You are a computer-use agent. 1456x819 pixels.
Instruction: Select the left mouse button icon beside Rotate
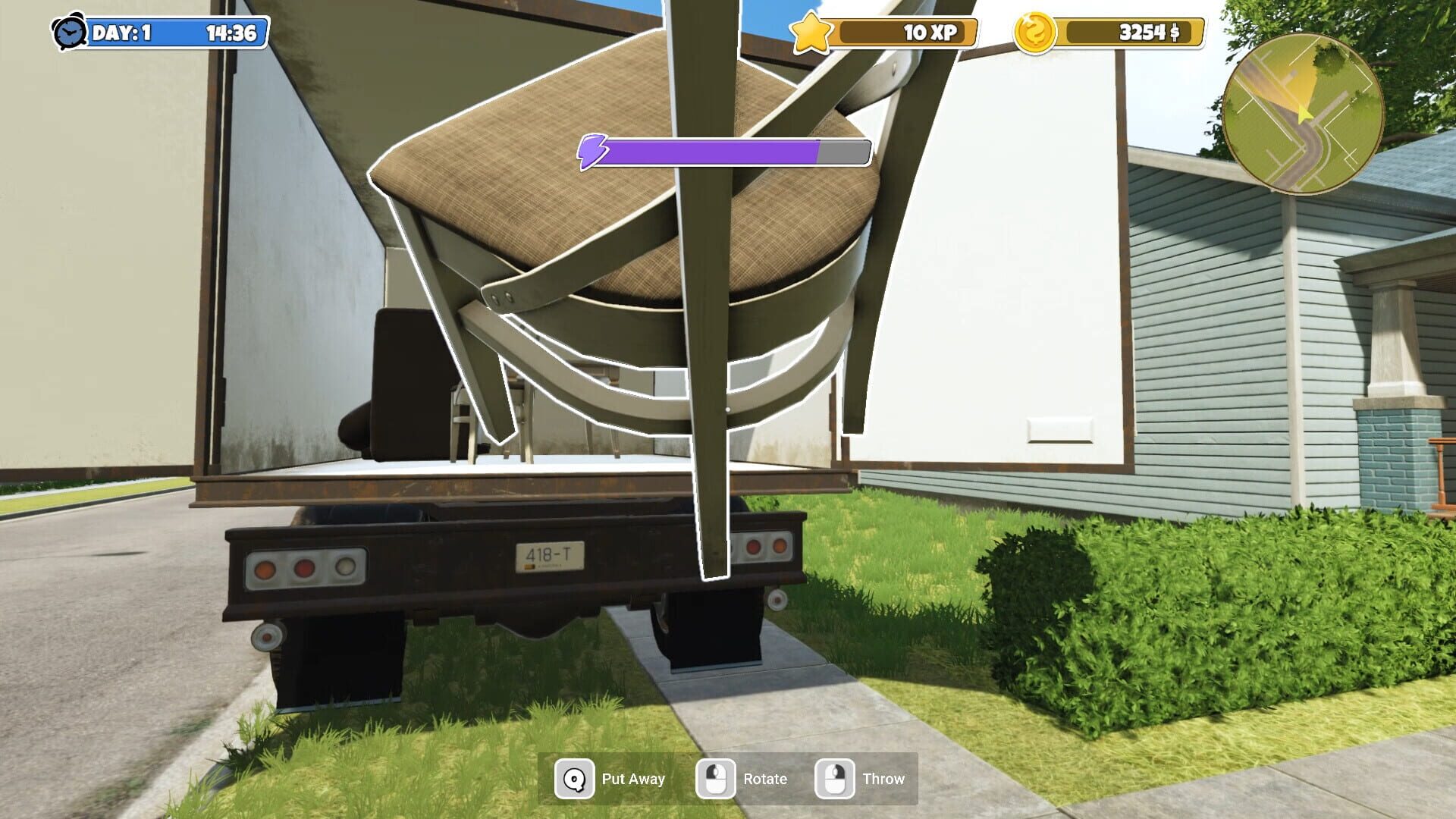715,778
